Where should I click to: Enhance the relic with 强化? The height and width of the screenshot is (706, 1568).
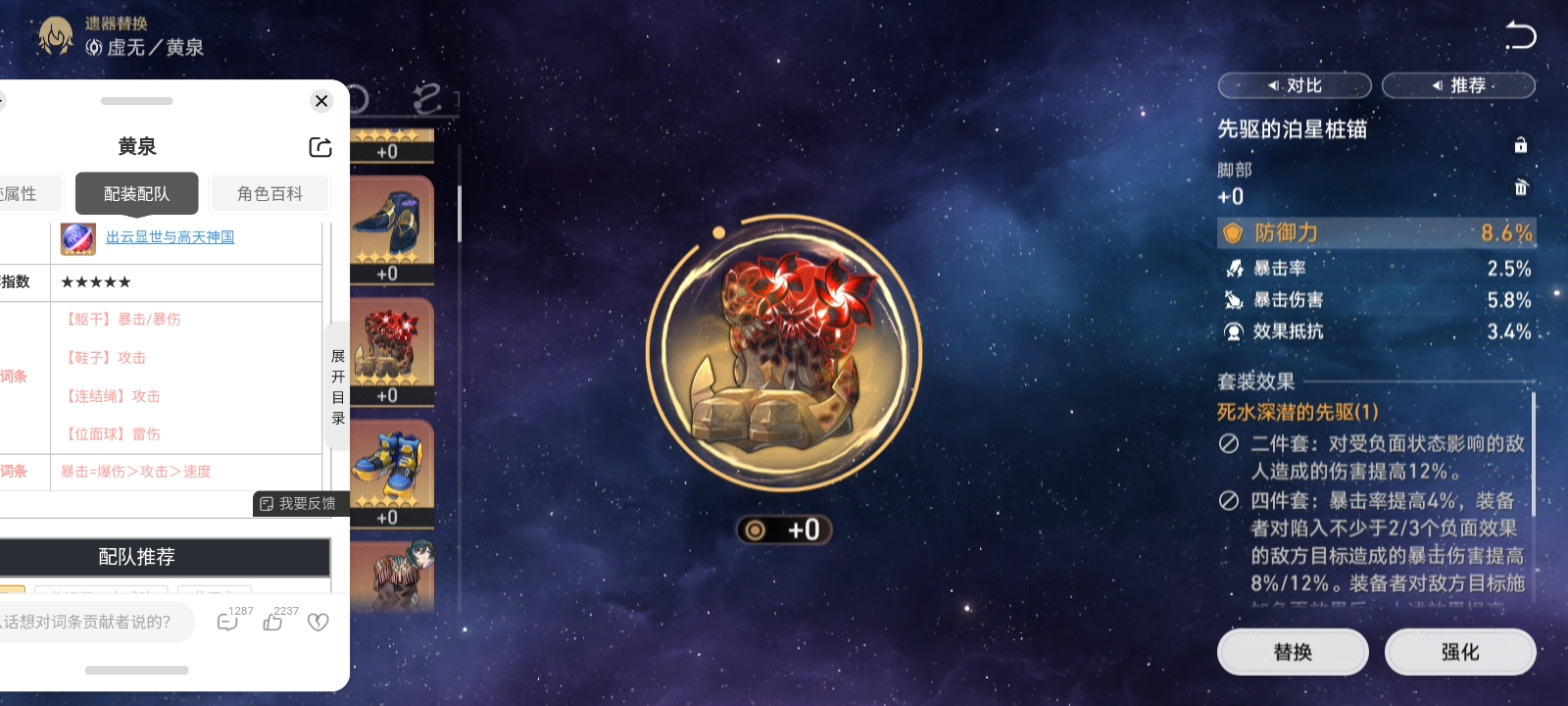(1460, 652)
